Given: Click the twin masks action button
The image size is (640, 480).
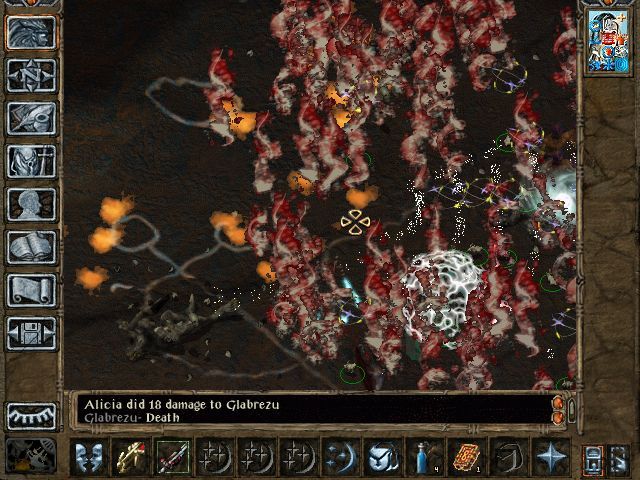Looking at the screenshot, I should [89, 457].
